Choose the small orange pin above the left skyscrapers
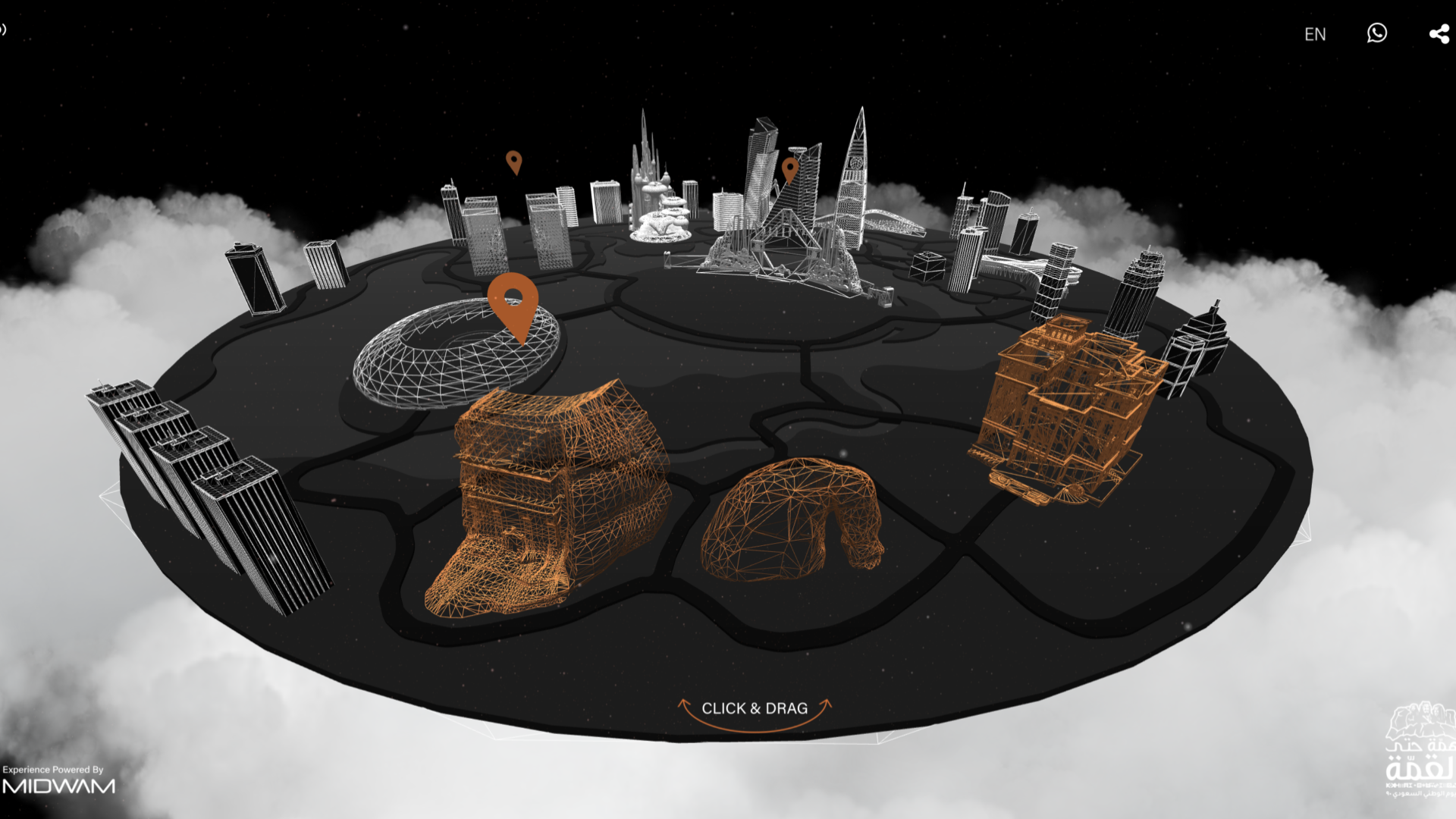This screenshot has height=819, width=1456. coord(514,162)
